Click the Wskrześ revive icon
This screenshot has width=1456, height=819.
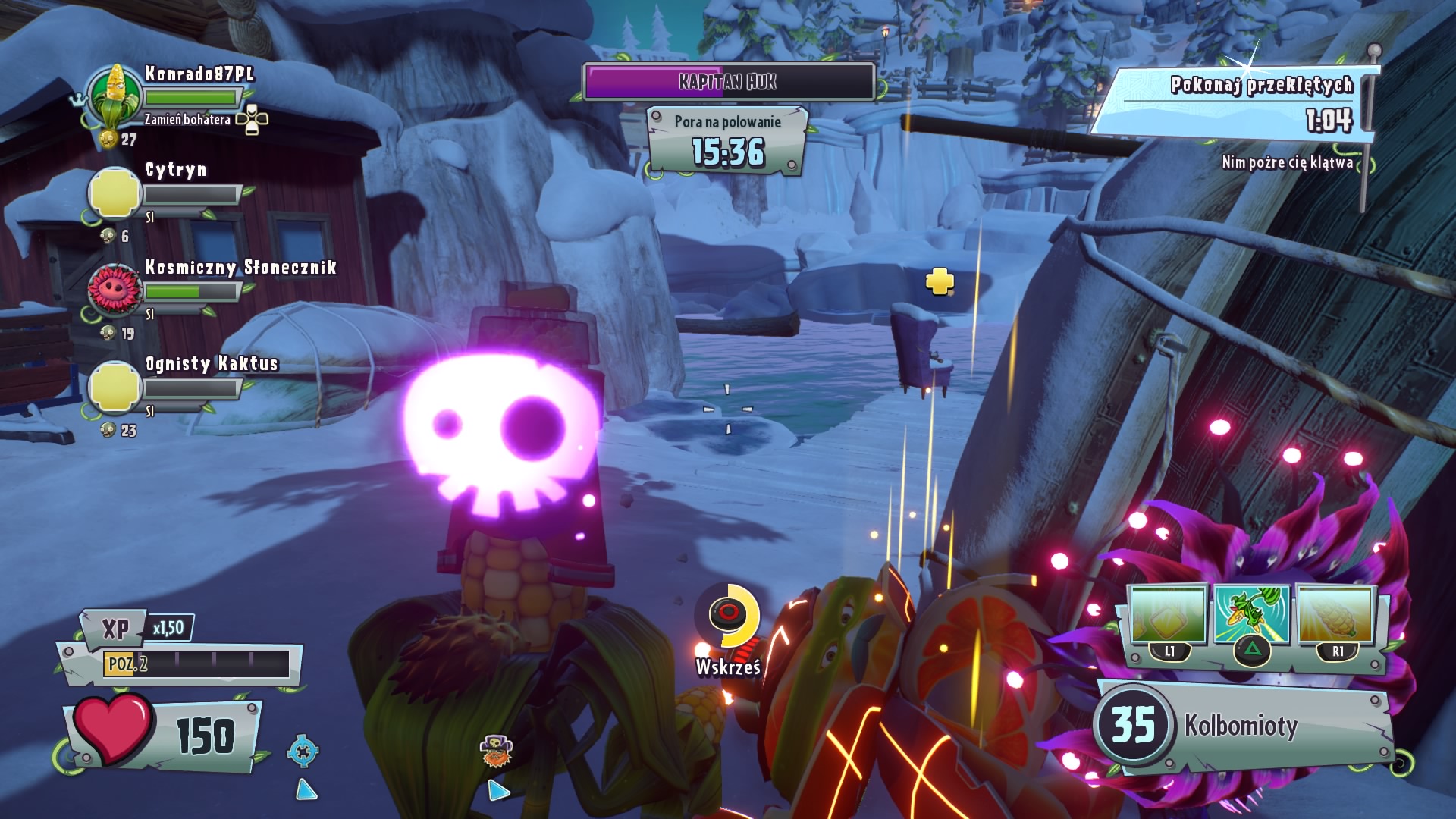click(730, 613)
